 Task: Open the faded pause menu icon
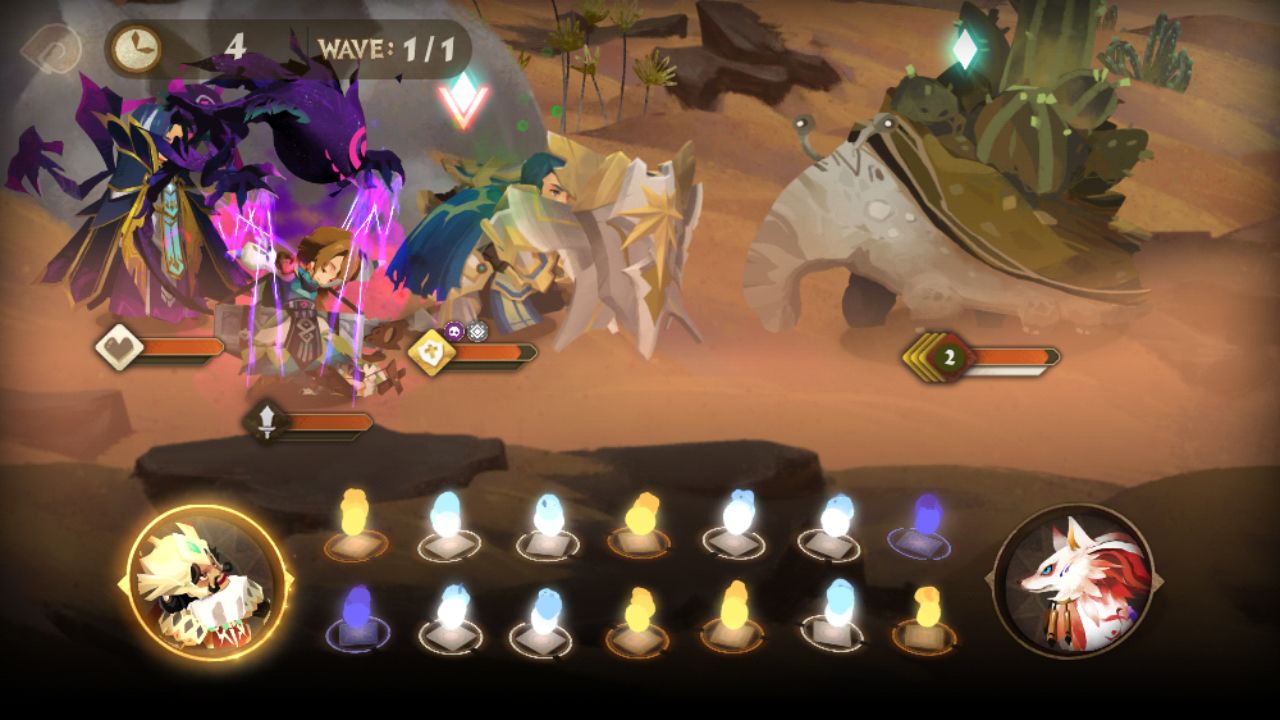50,47
